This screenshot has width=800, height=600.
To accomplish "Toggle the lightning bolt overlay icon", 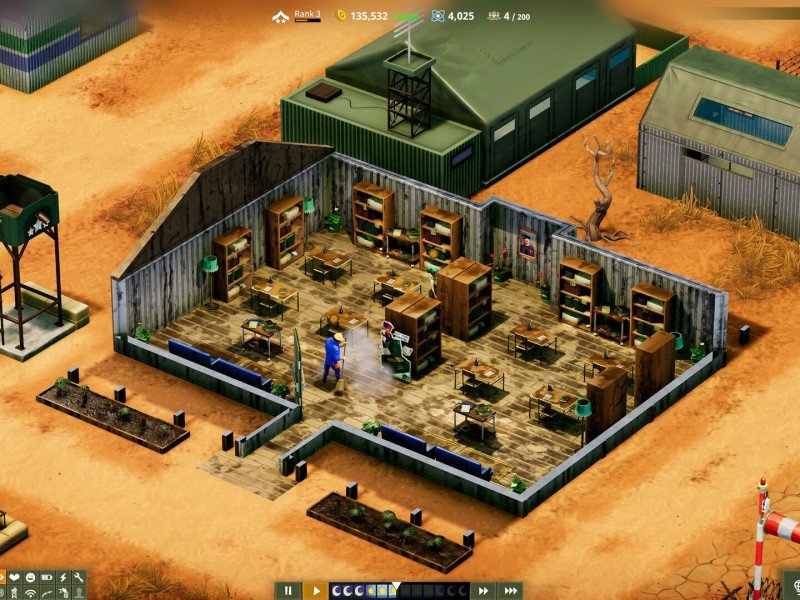I will pos(62,578).
